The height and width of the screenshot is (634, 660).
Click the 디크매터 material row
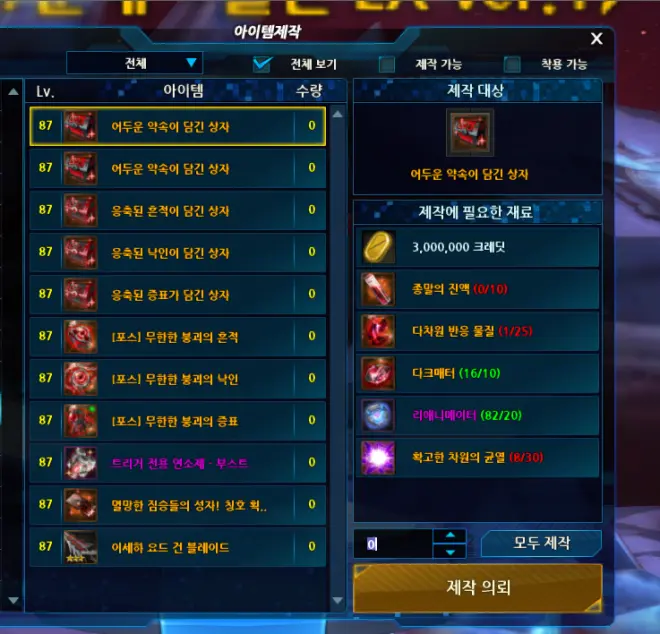[x=477, y=373]
